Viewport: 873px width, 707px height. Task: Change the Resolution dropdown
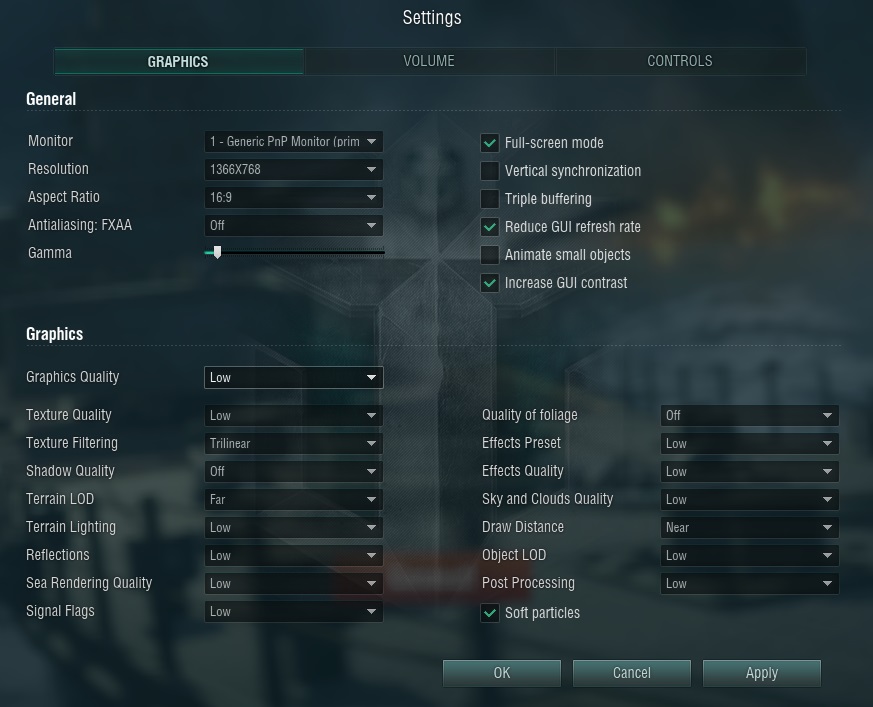293,170
